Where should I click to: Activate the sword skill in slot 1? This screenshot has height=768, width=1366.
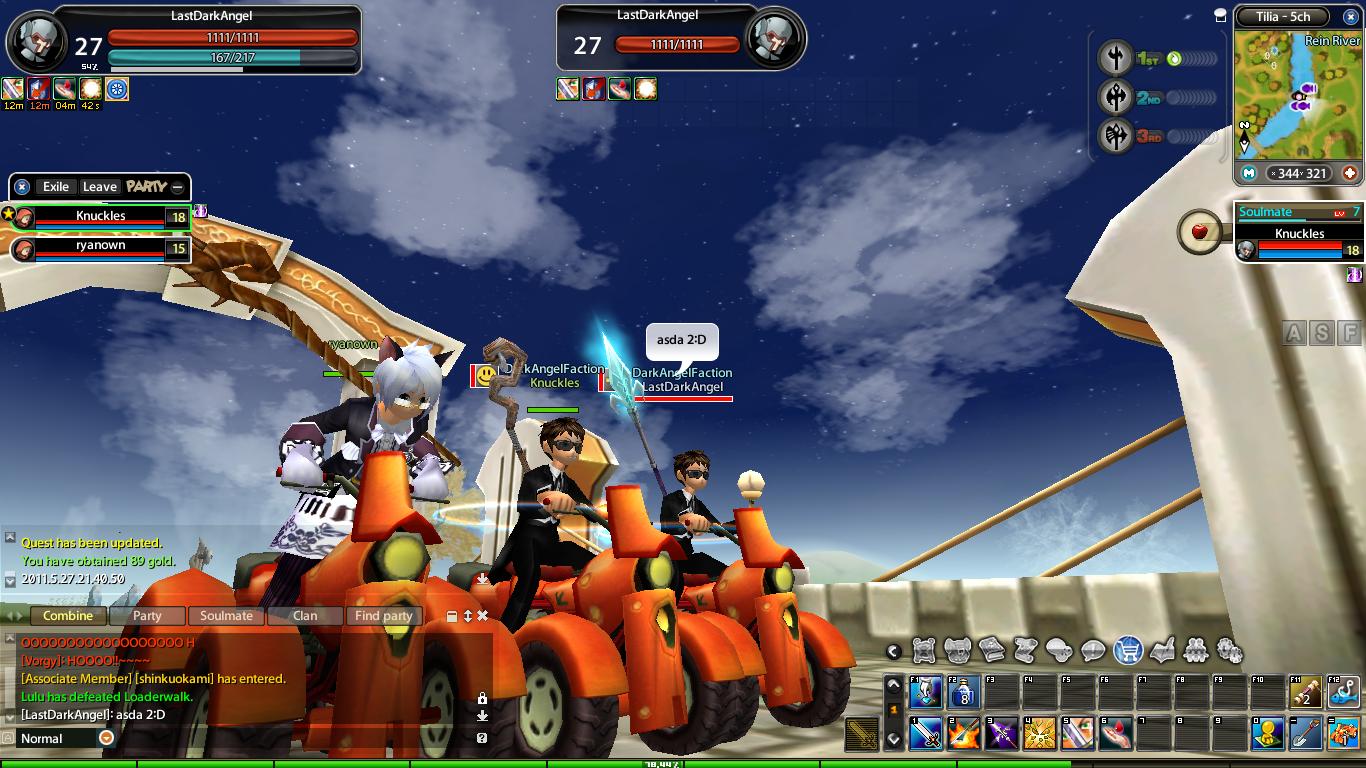[926, 734]
